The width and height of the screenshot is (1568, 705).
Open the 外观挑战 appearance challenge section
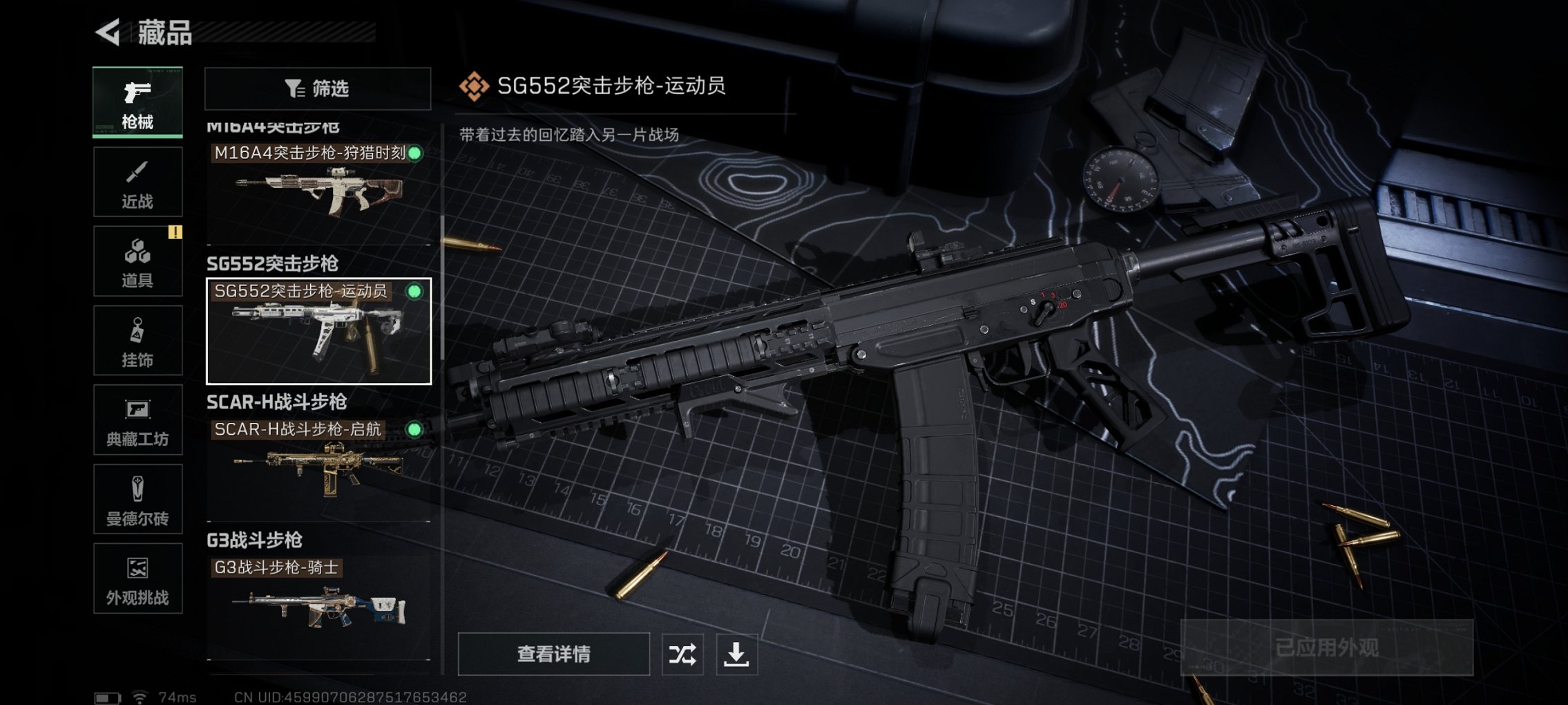(x=137, y=579)
